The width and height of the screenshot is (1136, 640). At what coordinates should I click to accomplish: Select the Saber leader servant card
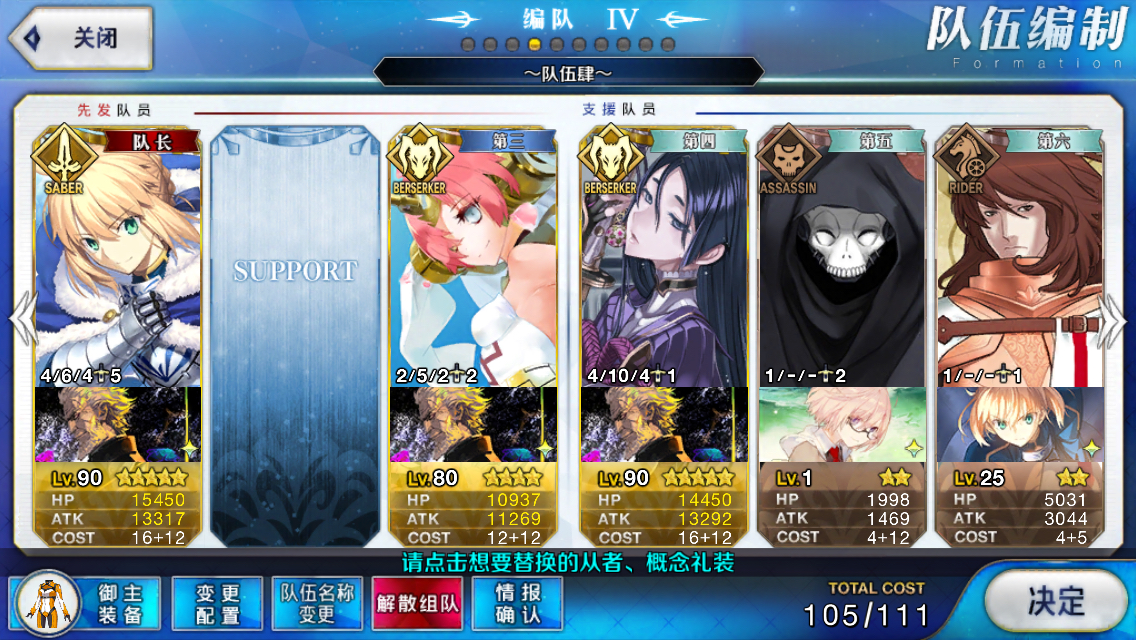(118, 260)
